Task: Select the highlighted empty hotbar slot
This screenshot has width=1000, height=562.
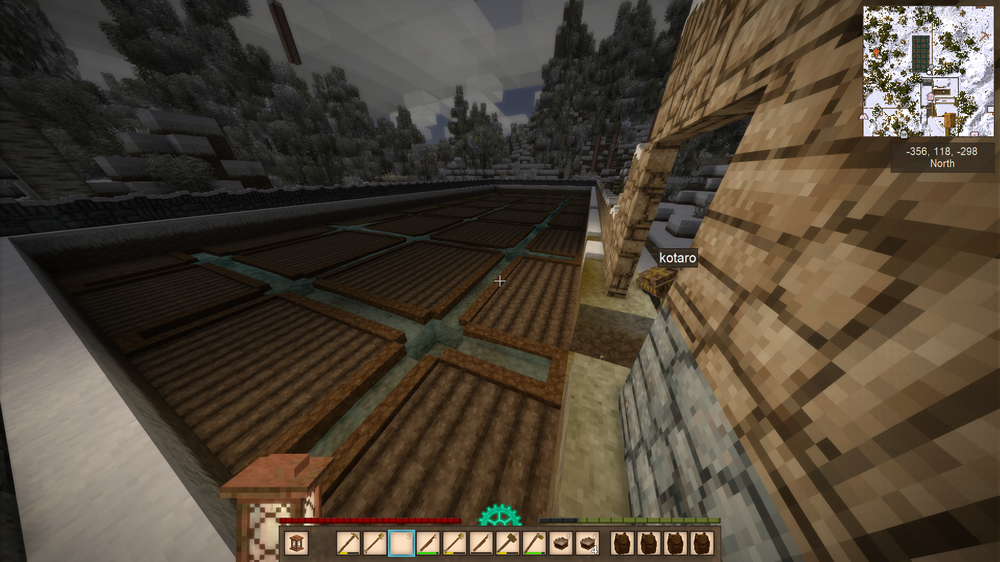Action: point(401,543)
